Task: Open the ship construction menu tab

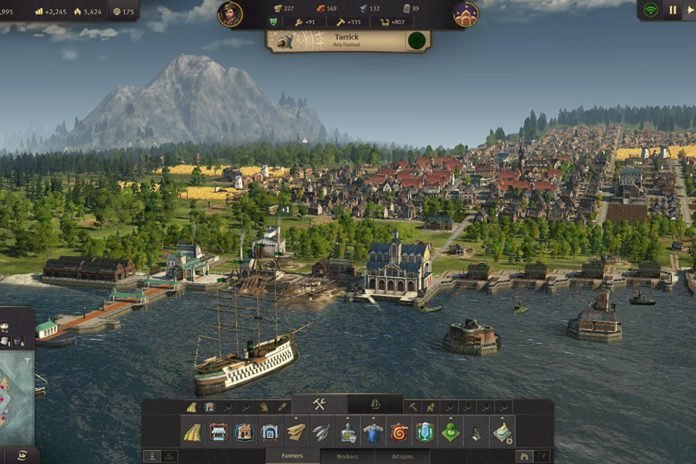Action: tap(375, 405)
